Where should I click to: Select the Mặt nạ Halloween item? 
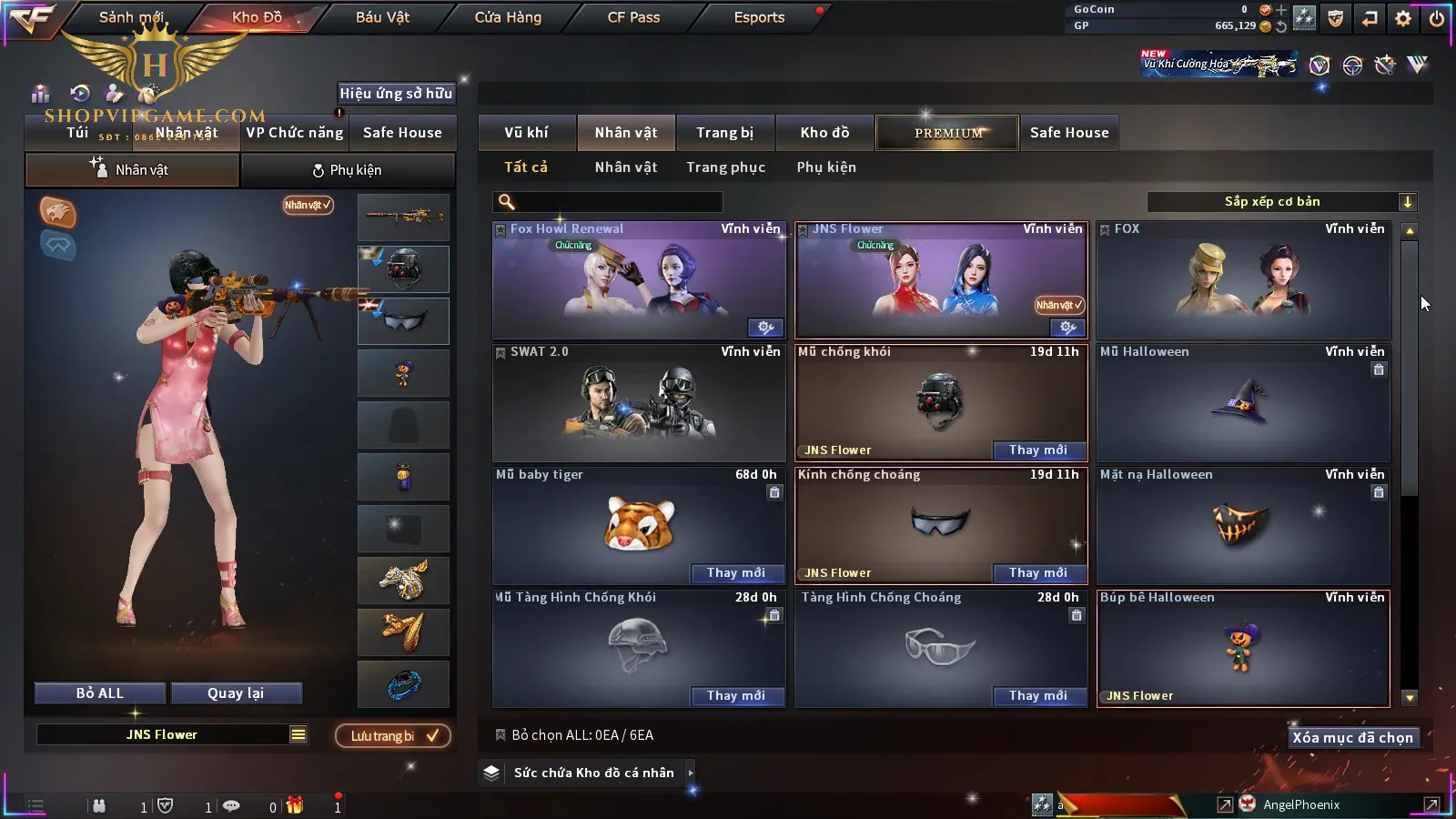tap(1242, 528)
